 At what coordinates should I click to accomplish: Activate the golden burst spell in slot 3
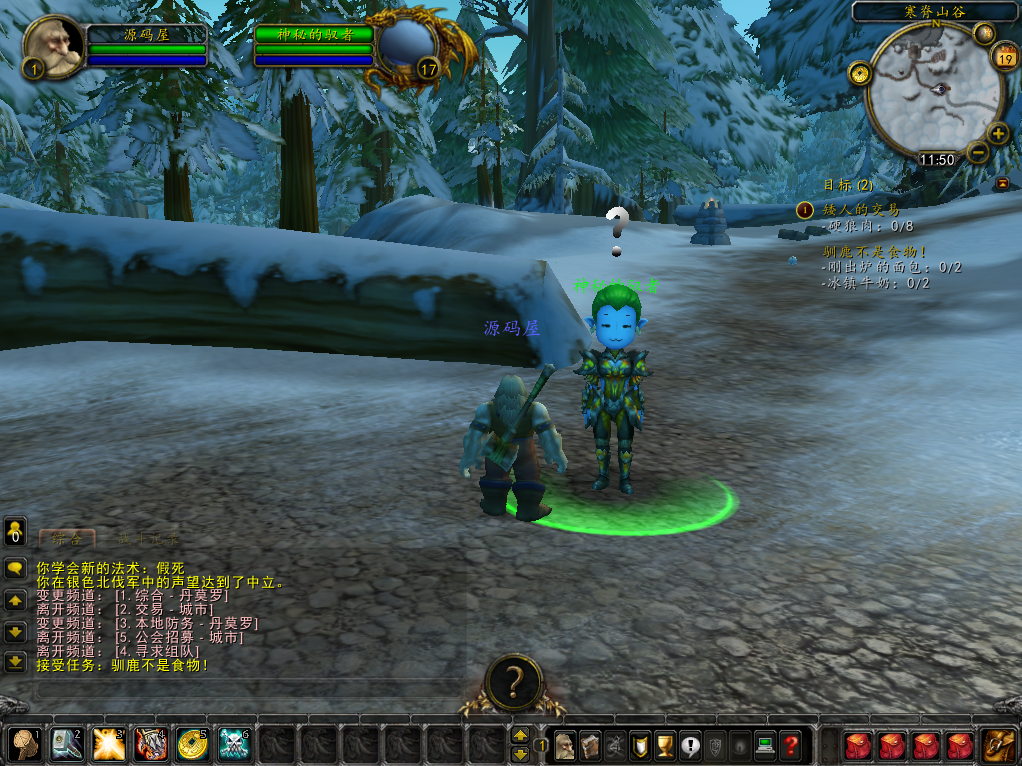point(108,744)
